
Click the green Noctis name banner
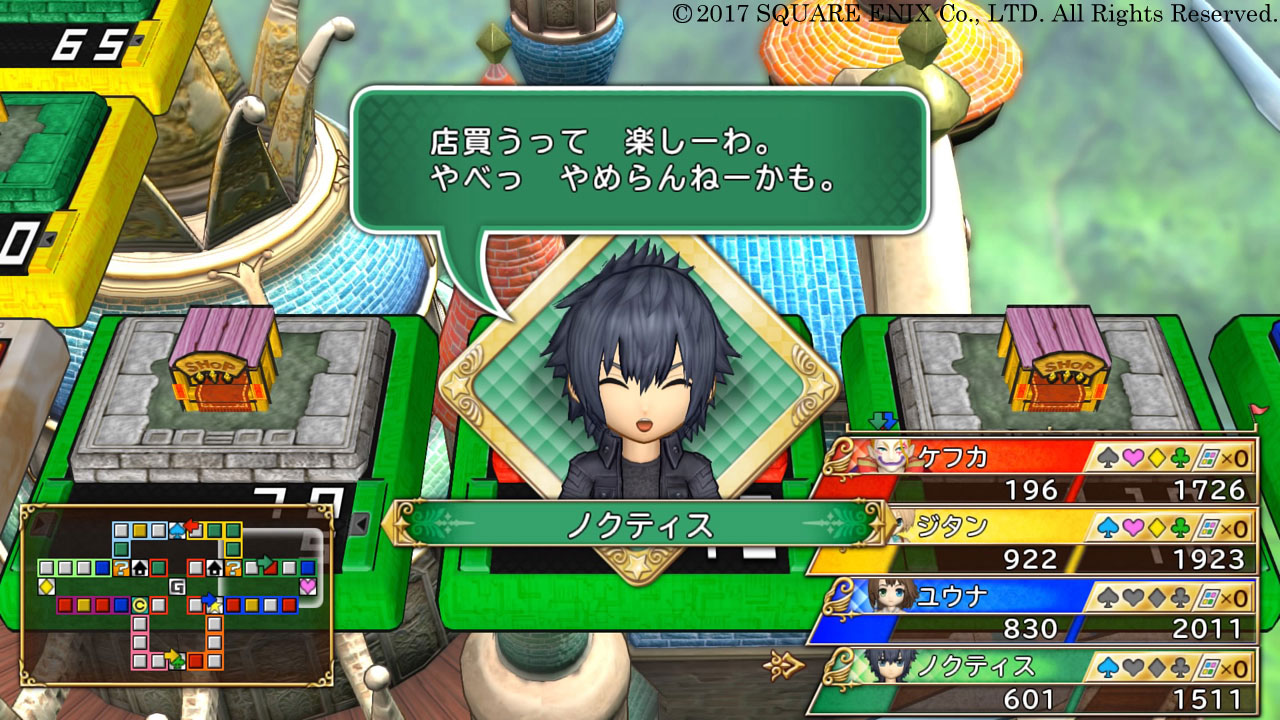point(640,525)
